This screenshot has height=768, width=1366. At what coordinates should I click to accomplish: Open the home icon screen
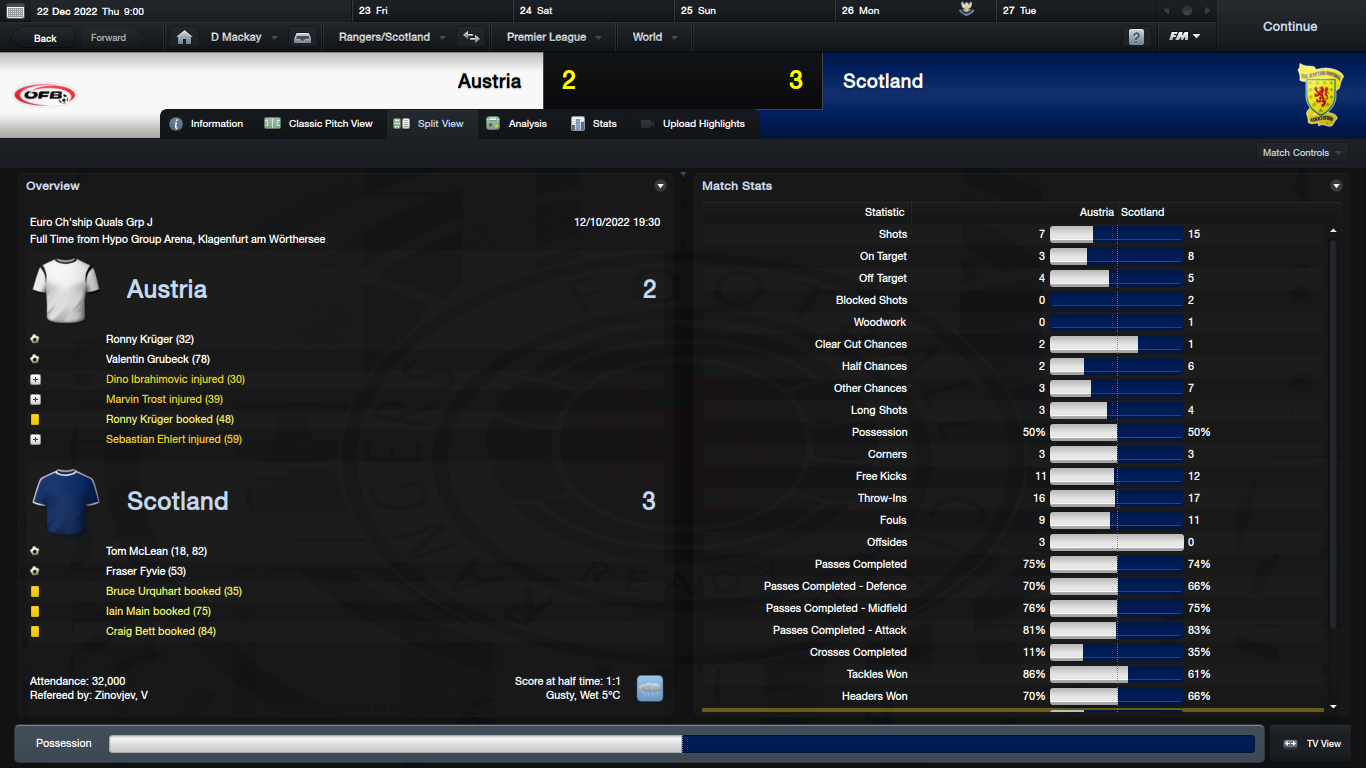(184, 38)
